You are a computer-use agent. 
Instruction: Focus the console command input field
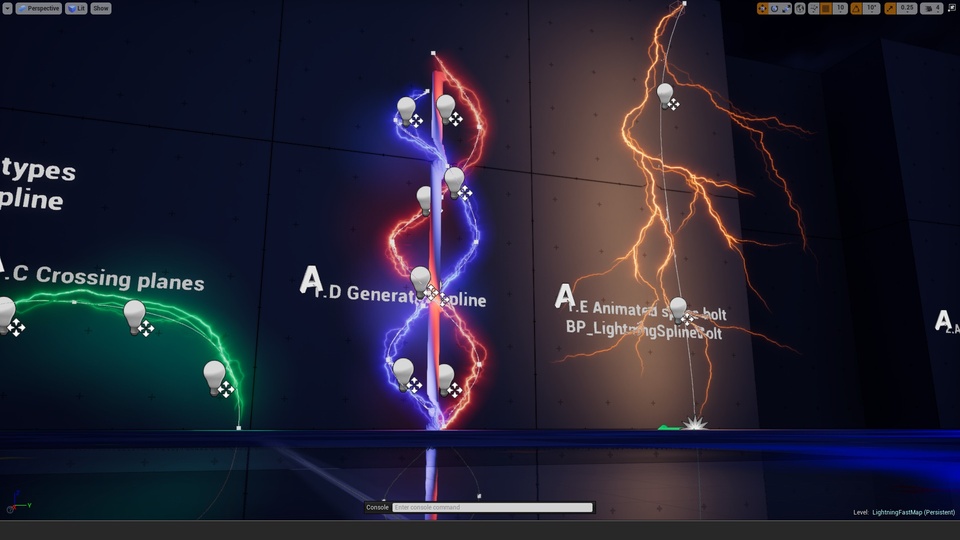(490, 507)
